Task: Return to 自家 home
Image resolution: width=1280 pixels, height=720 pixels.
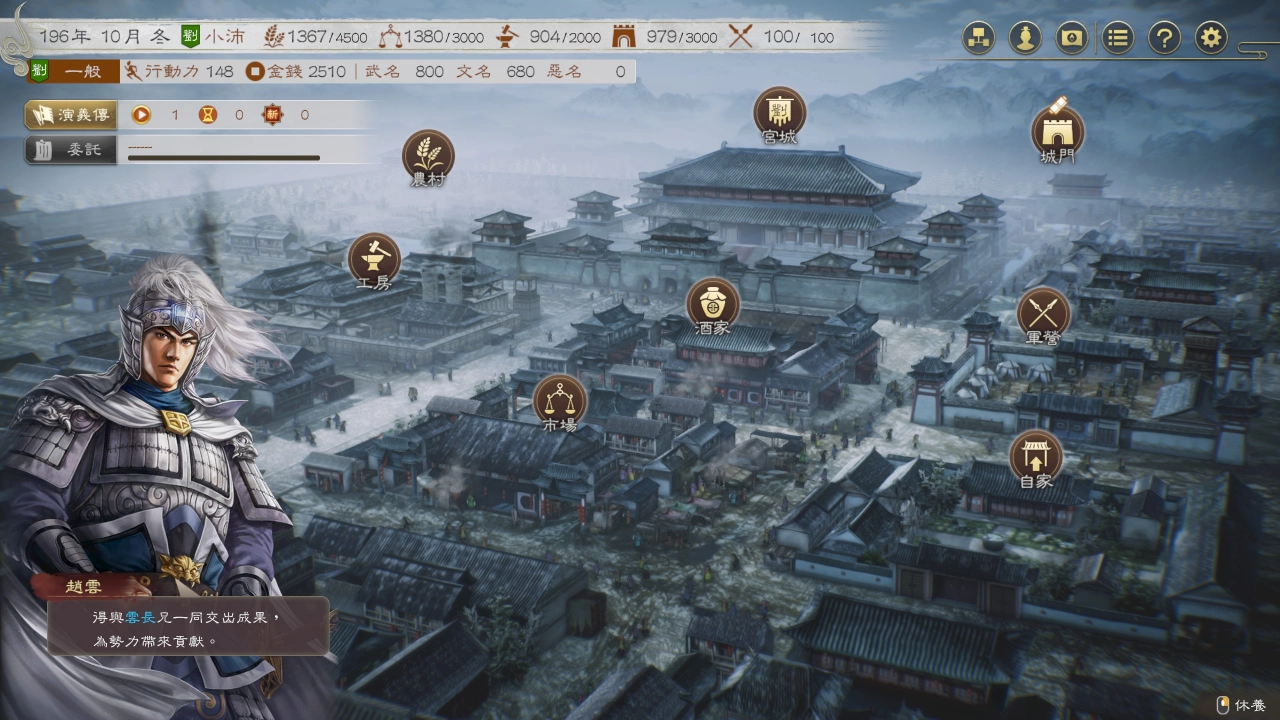Action: pyautogui.click(x=1036, y=458)
